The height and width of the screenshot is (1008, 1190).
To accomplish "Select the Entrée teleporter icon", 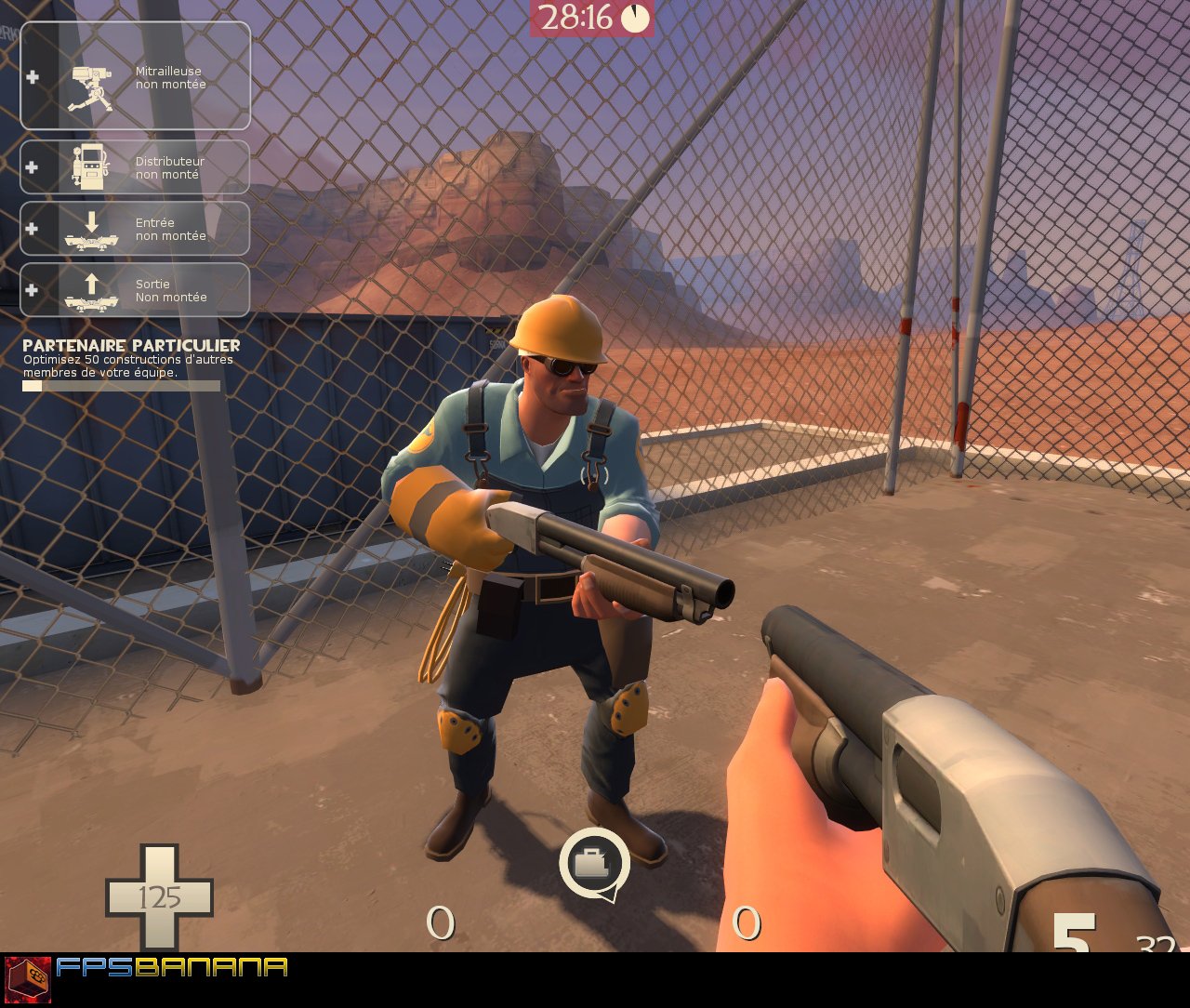I will [x=90, y=230].
